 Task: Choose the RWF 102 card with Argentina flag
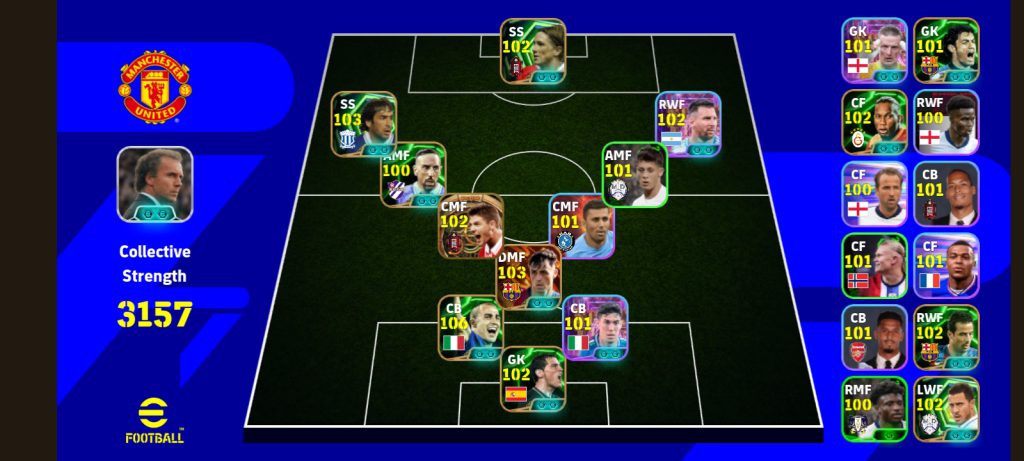point(688,124)
